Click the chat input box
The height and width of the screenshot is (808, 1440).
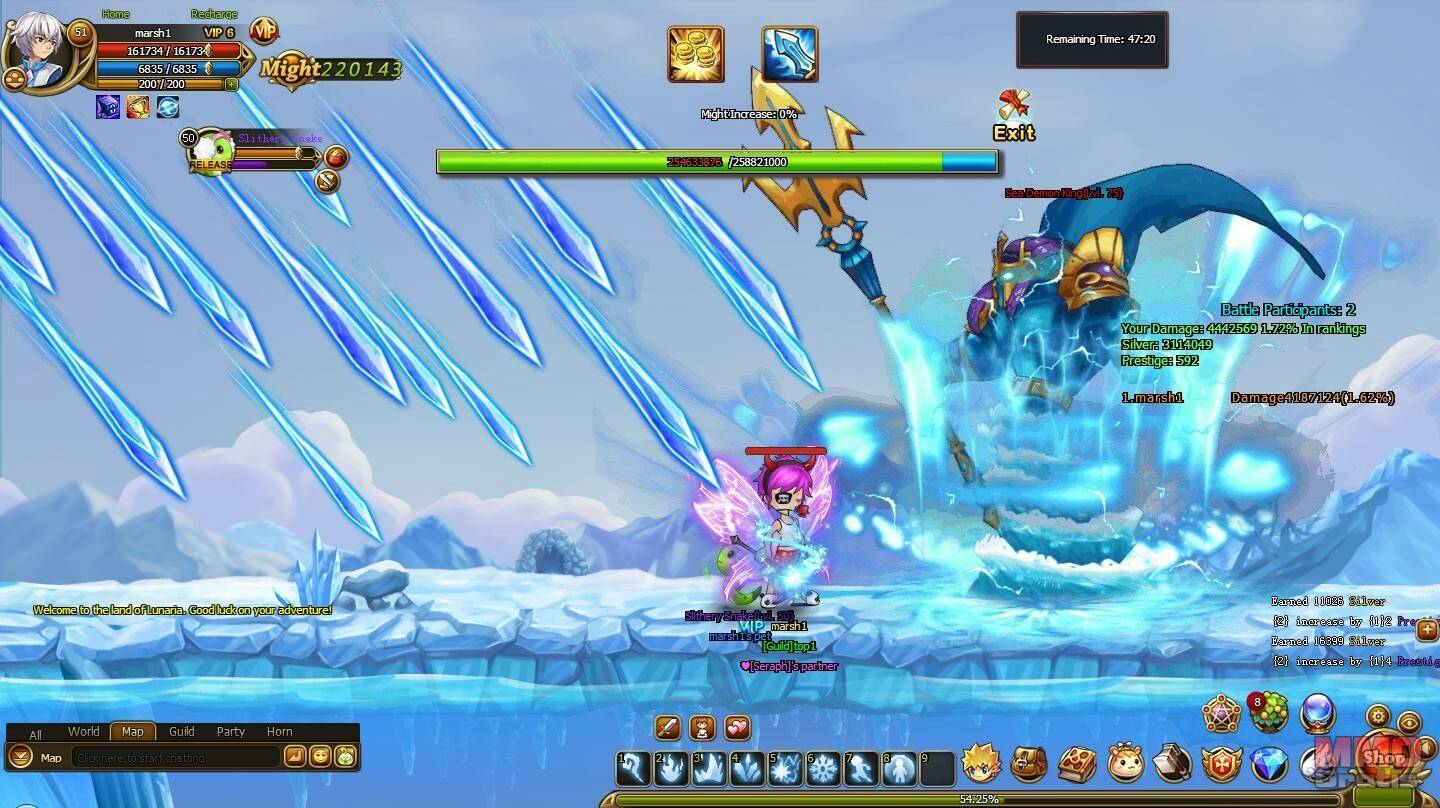(175, 758)
